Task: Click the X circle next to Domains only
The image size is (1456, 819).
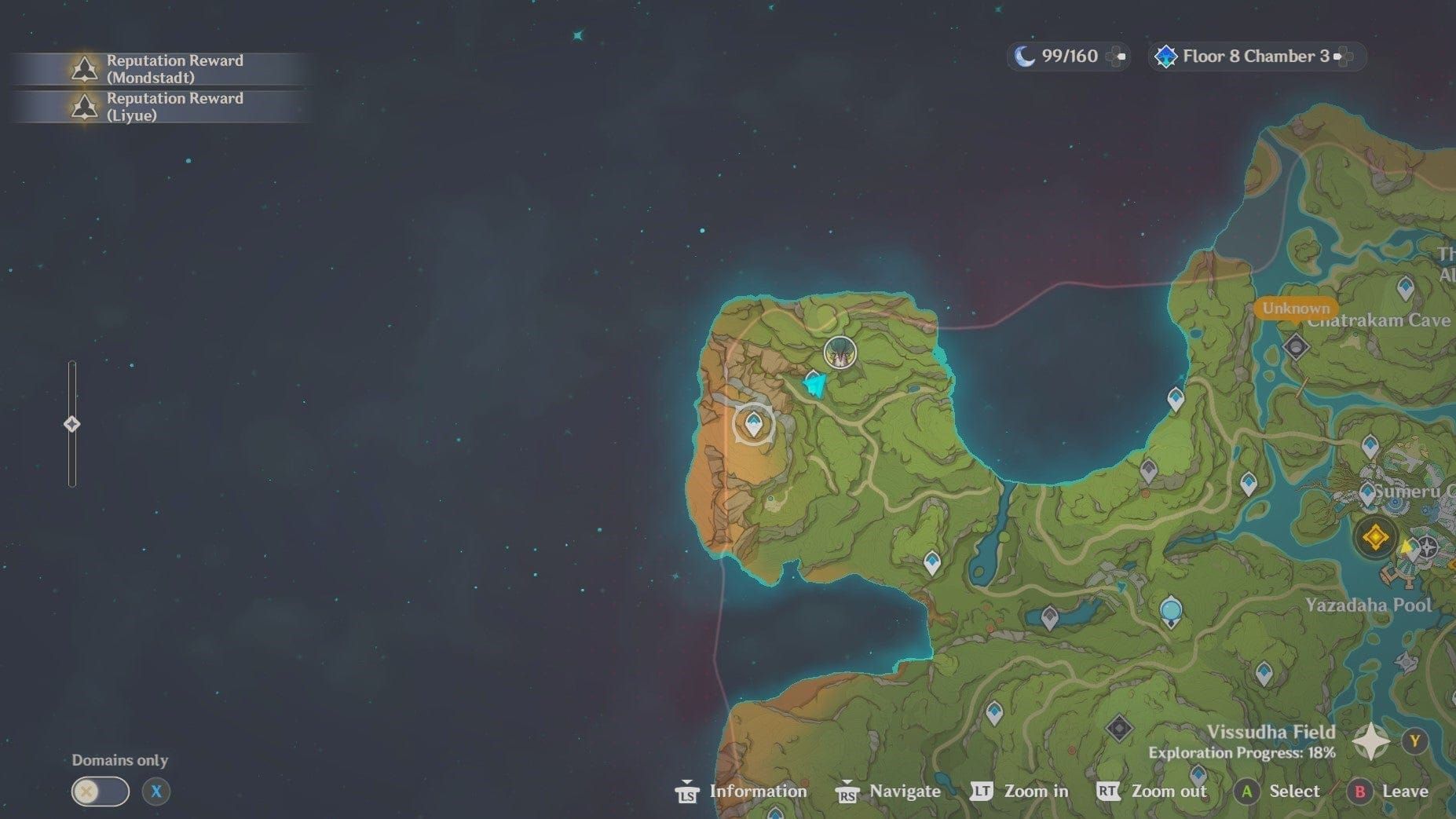Action: [155, 792]
